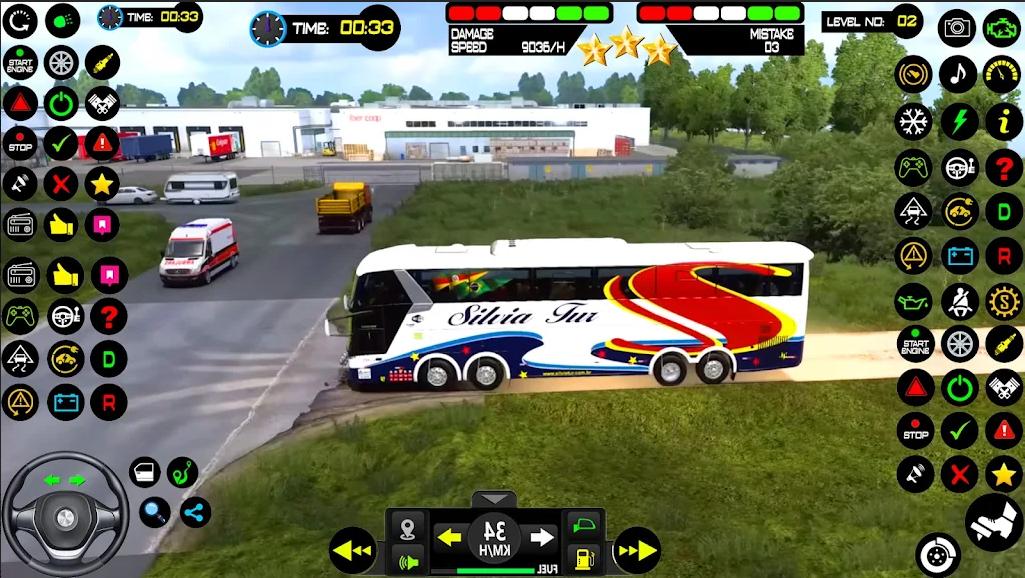
Task: Fasten the seatbelt icon
Action: [959, 300]
